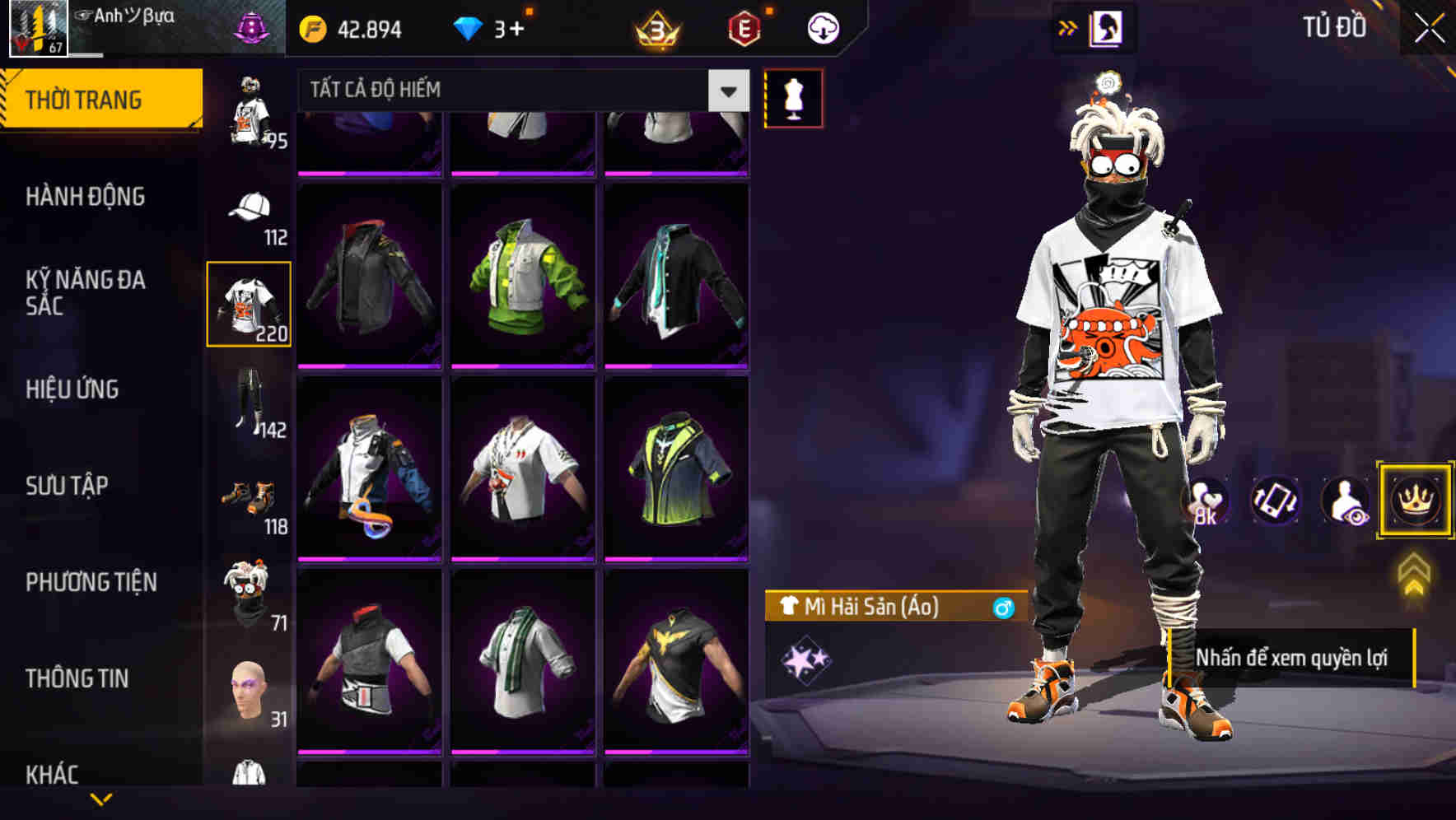This screenshot has width=1456, height=820.
Task: Open the TẤT CẢ ĐỘ HIẾM rarity dropdown
Action: tap(511, 89)
